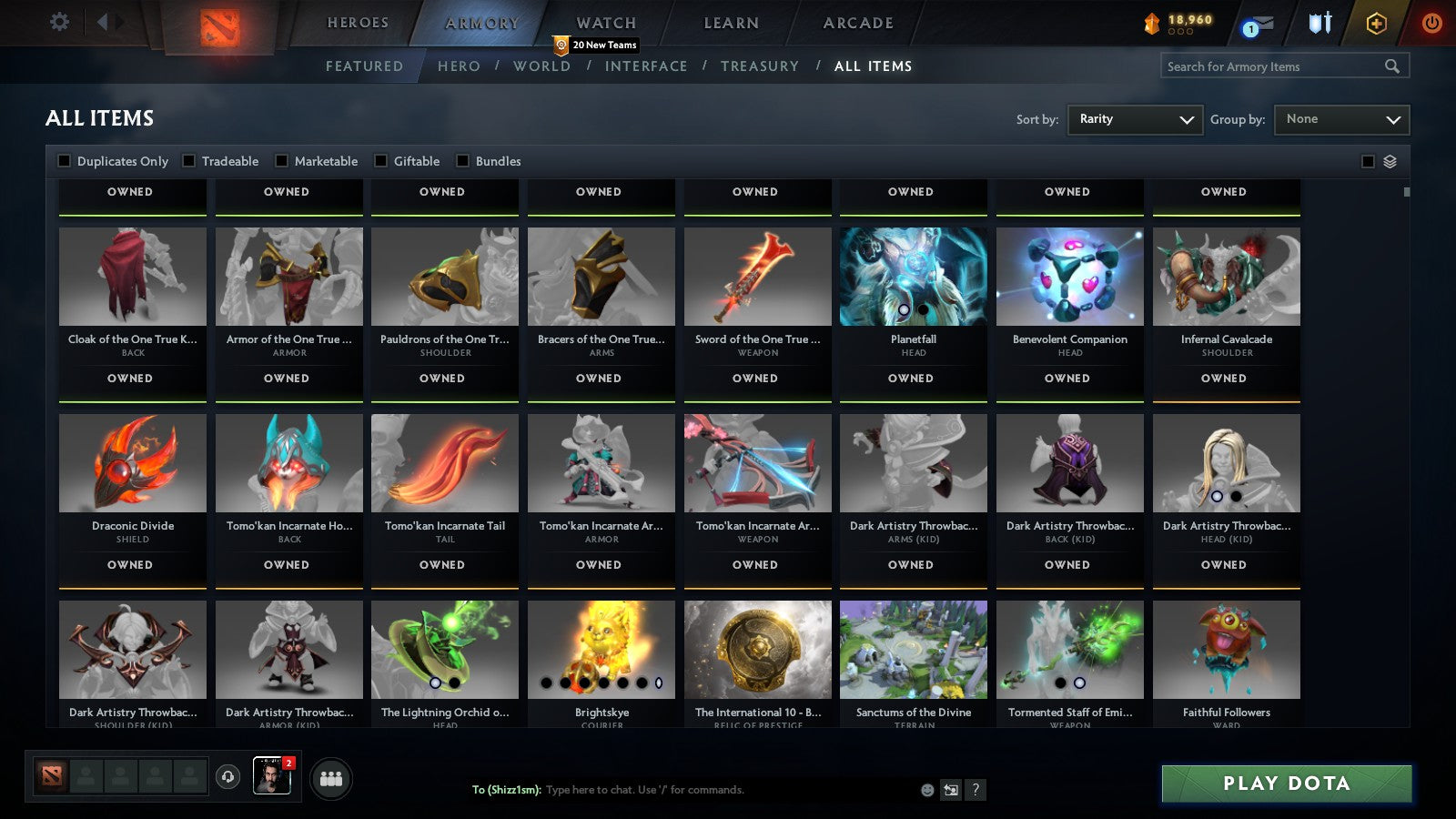Open the emoticon picker in chat bar
This screenshot has height=819, width=1456.
click(x=926, y=790)
